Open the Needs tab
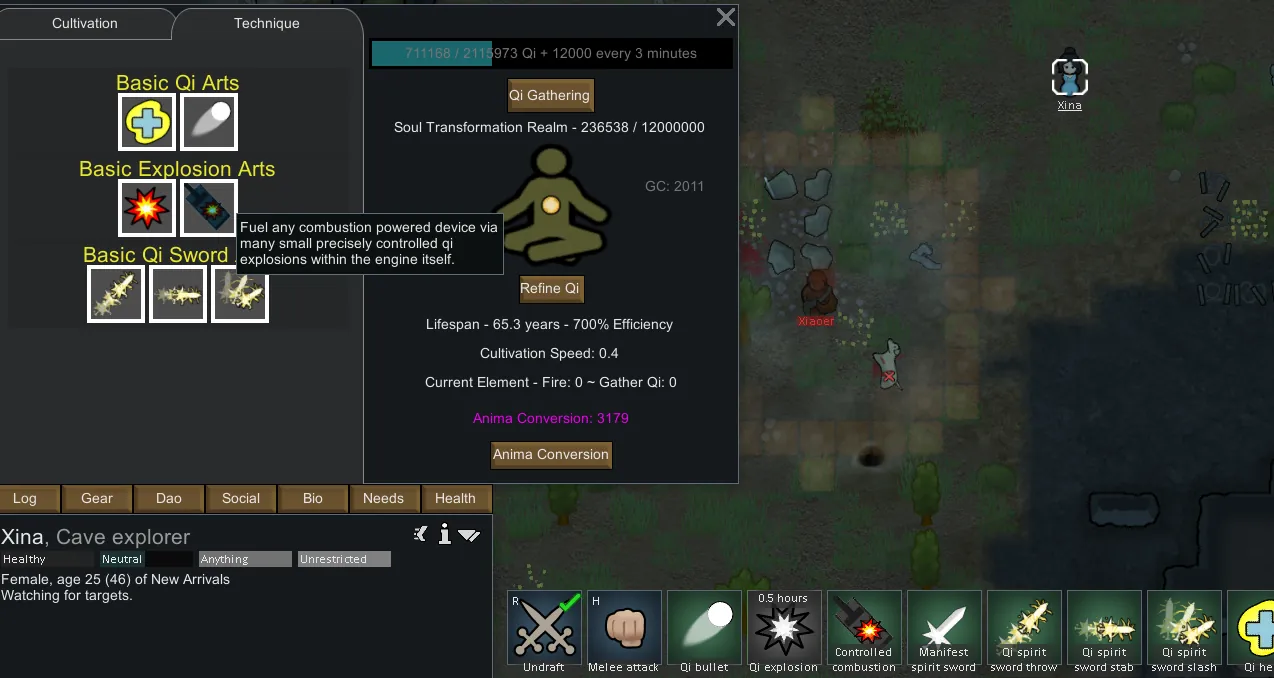 pyautogui.click(x=384, y=498)
